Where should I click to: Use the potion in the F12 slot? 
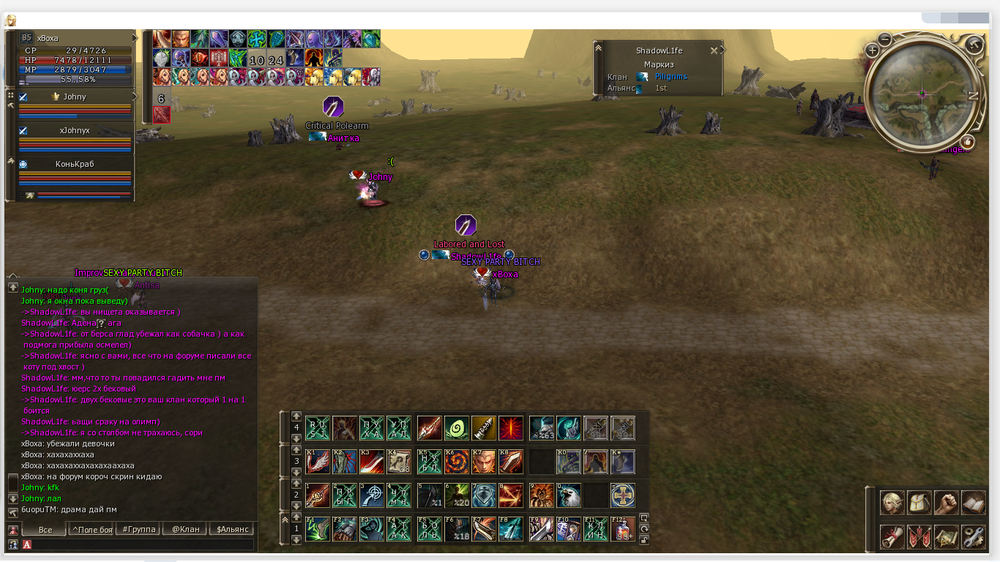pos(622,529)
